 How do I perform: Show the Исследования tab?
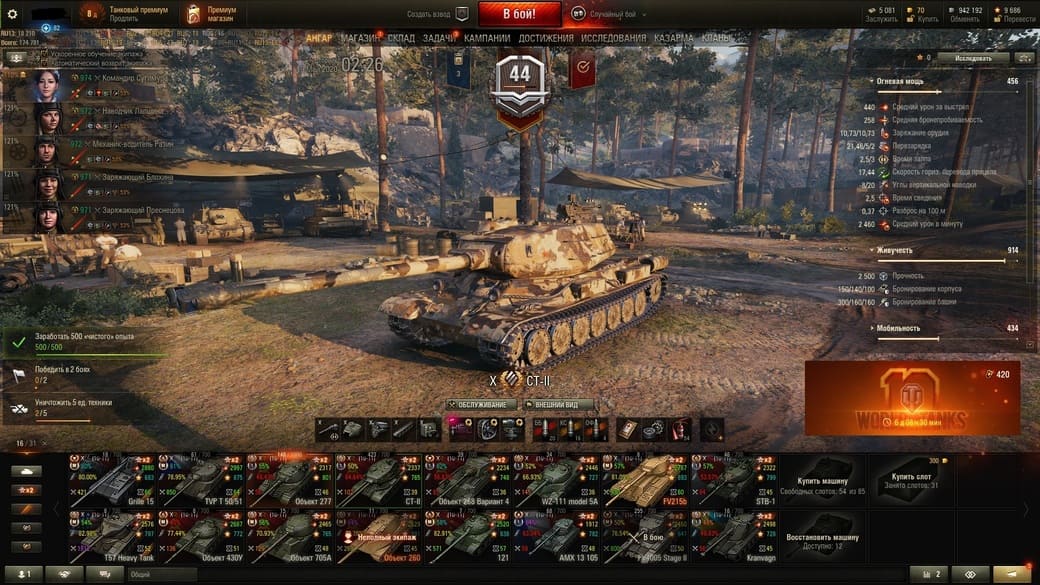613,38
